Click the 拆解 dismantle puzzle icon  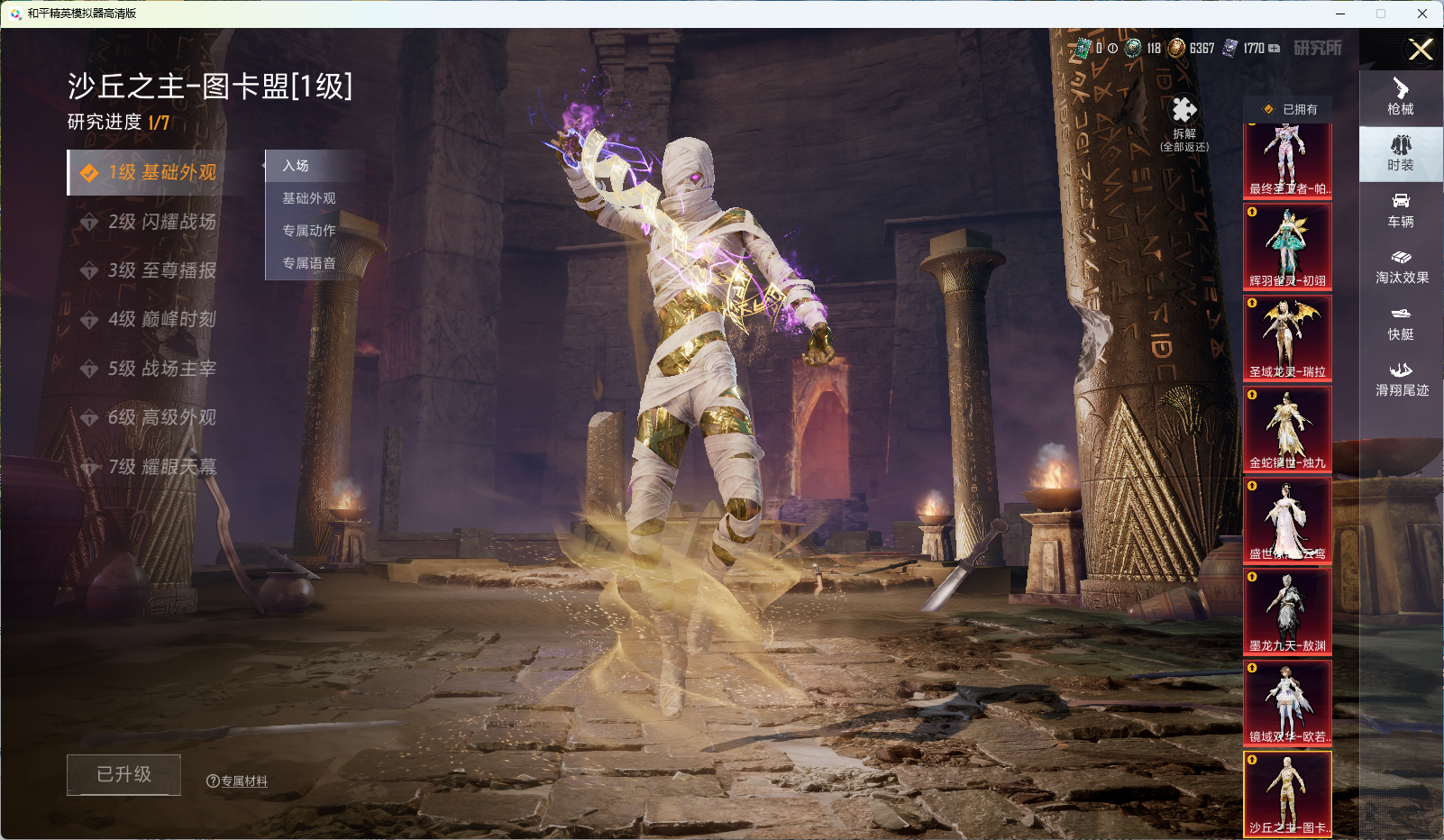point(1184,112)
